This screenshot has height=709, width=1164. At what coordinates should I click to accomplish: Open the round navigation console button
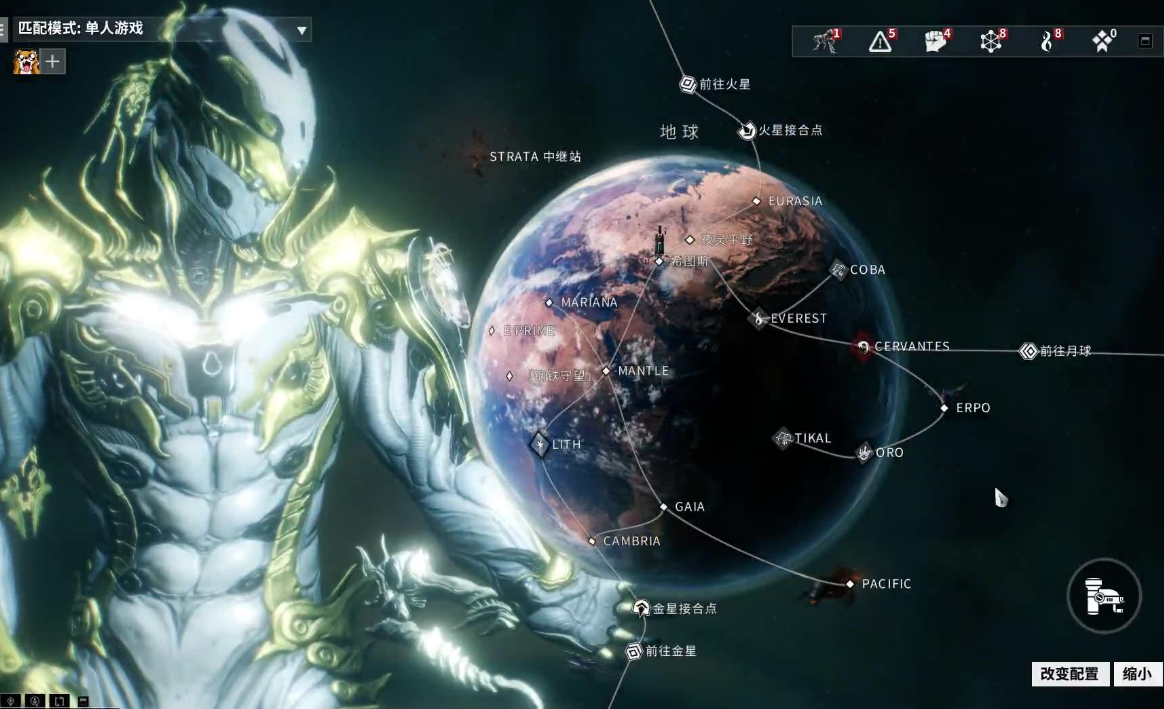pos(1103,596)
